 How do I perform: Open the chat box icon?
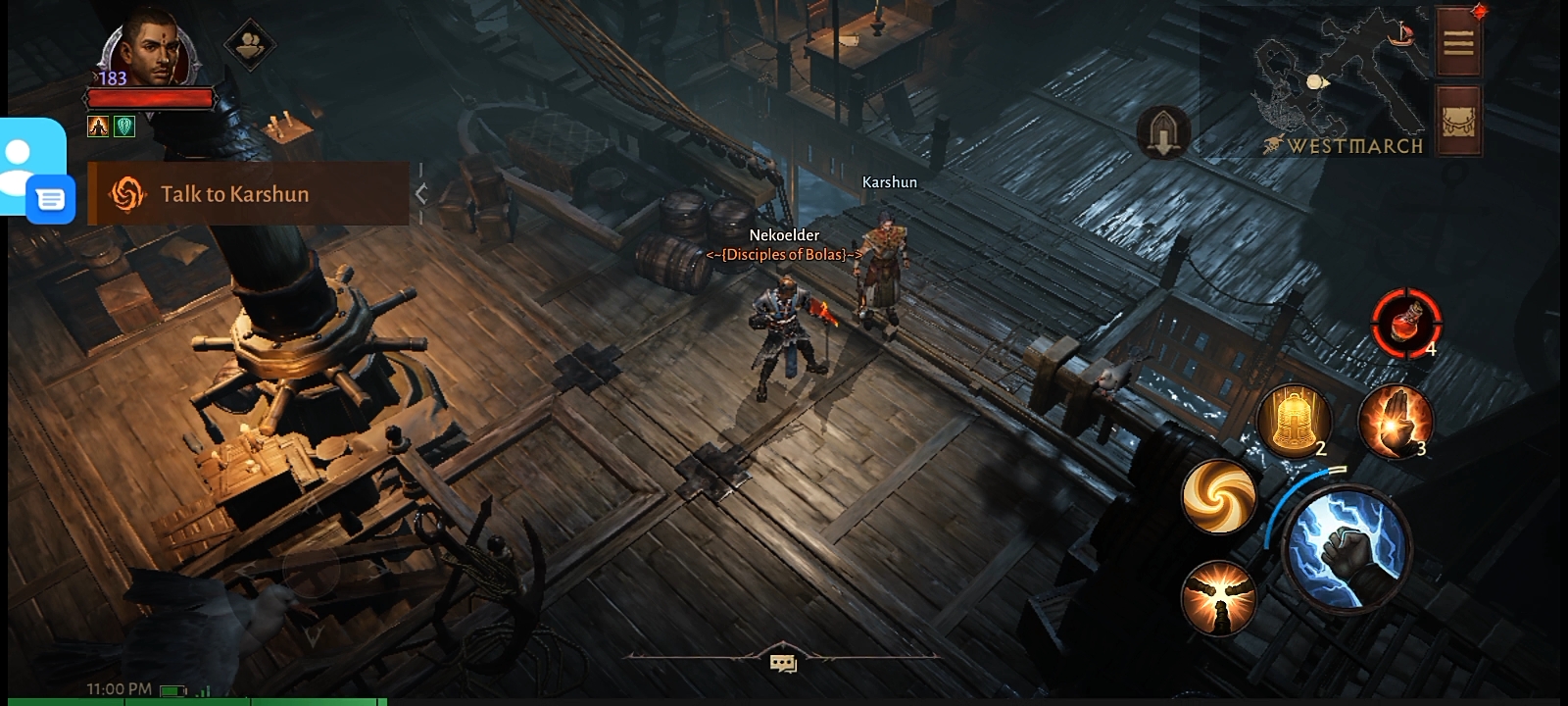coord(783,664)
